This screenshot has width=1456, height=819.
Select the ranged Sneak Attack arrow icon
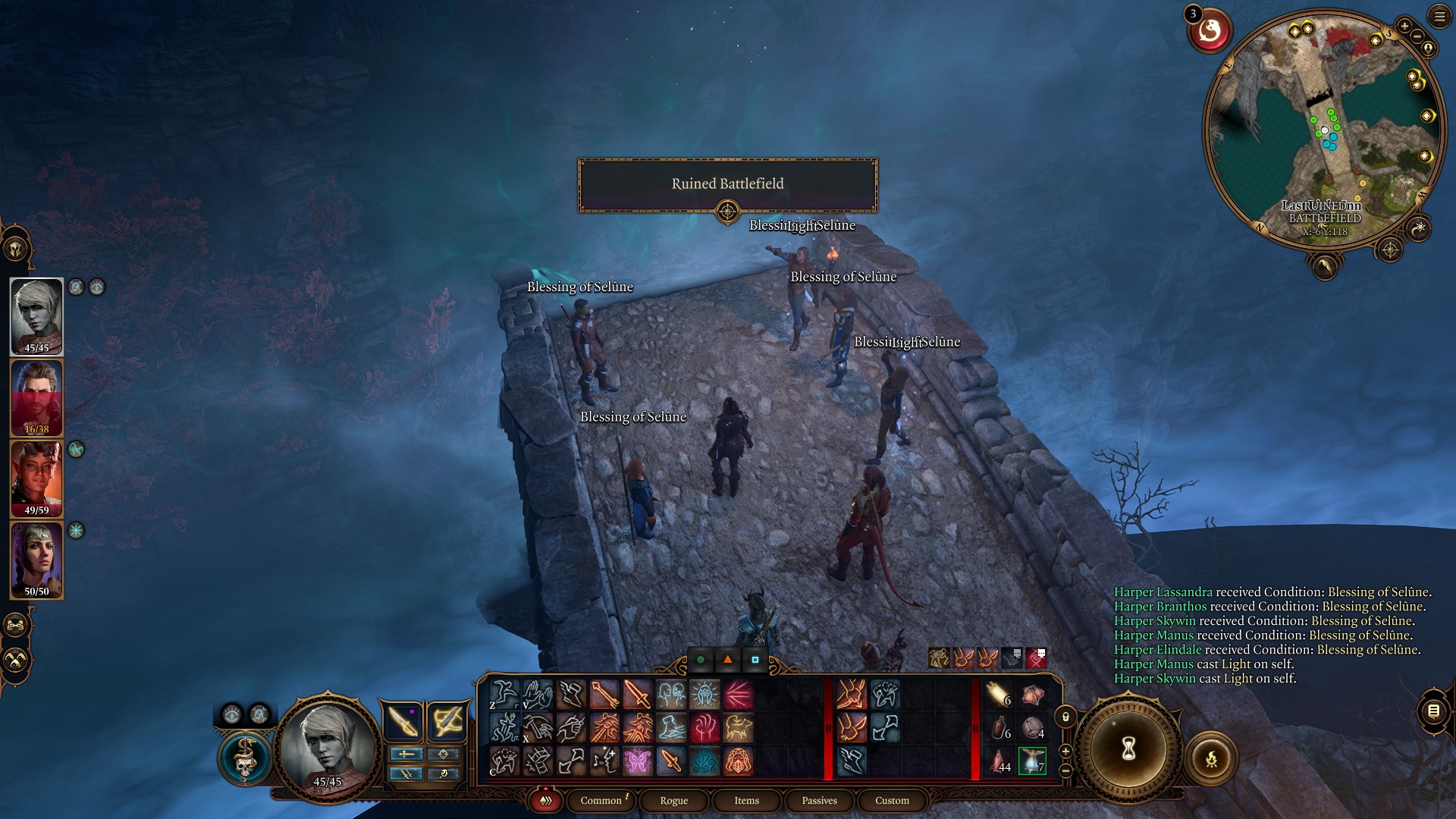(x=604, y=695)
